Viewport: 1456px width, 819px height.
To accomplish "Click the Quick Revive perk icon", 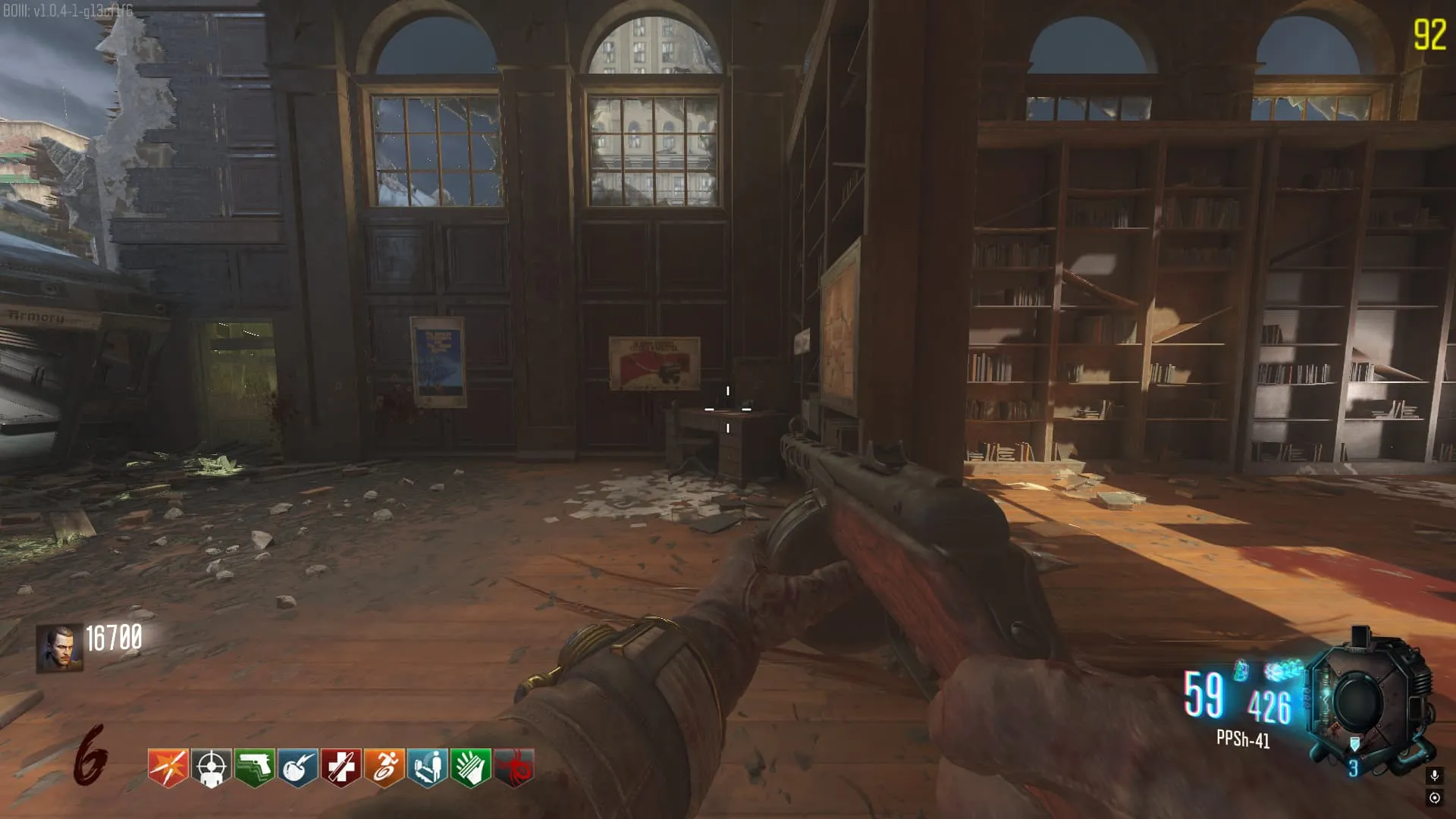I will 428,767.
